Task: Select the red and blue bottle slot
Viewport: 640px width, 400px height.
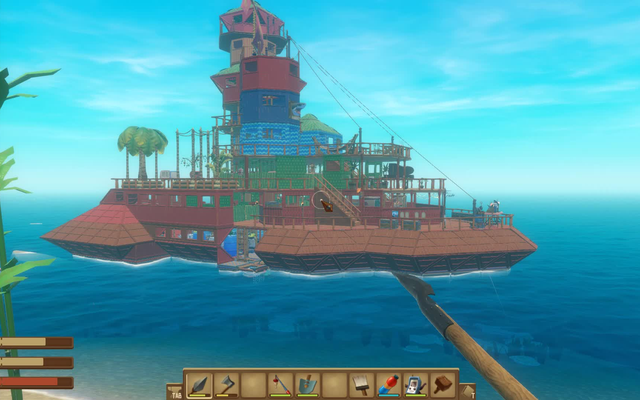Action: [388, 384]
